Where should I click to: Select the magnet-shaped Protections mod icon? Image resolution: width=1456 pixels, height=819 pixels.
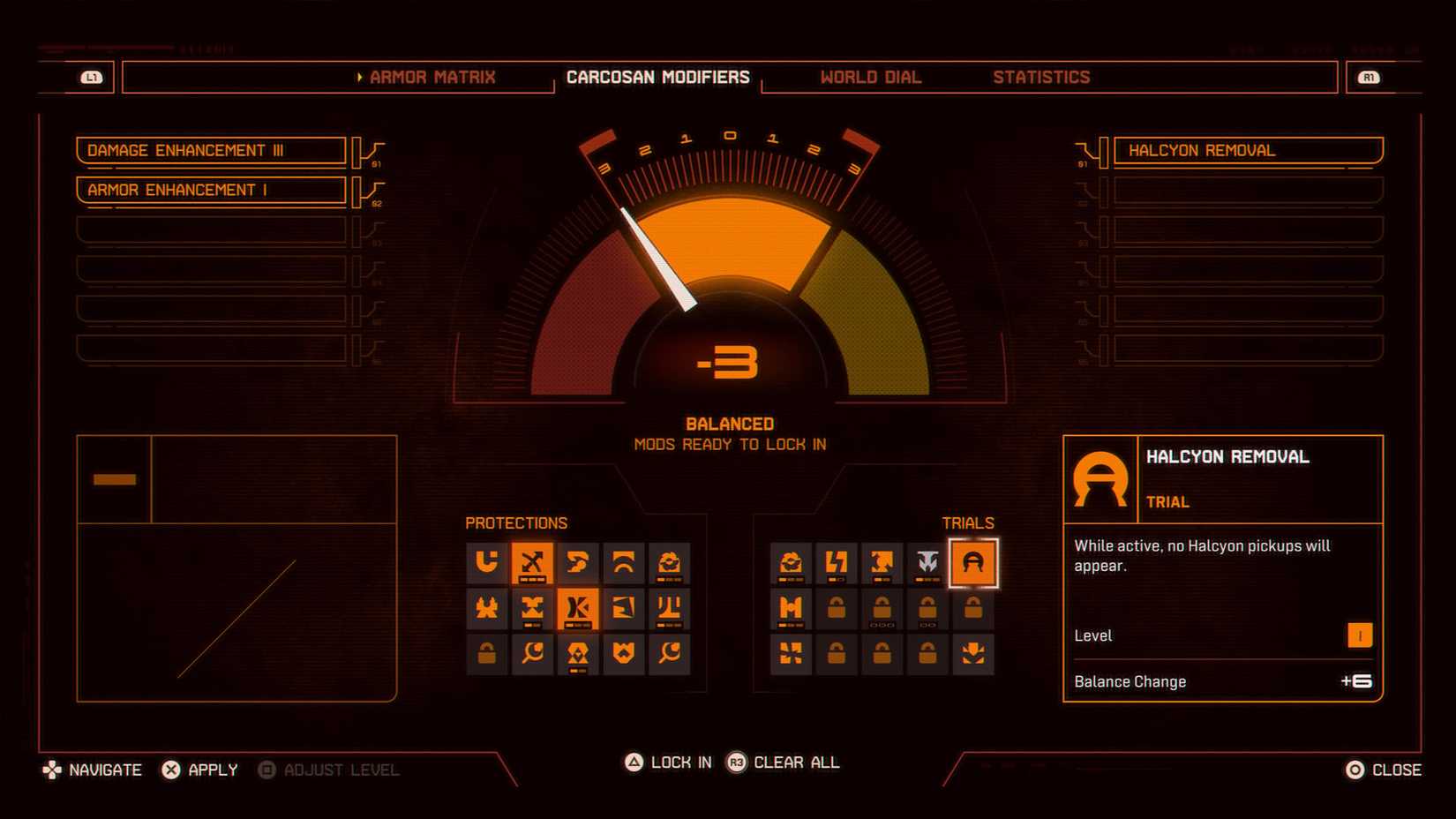pyautogui.click(x=487, y=563)
